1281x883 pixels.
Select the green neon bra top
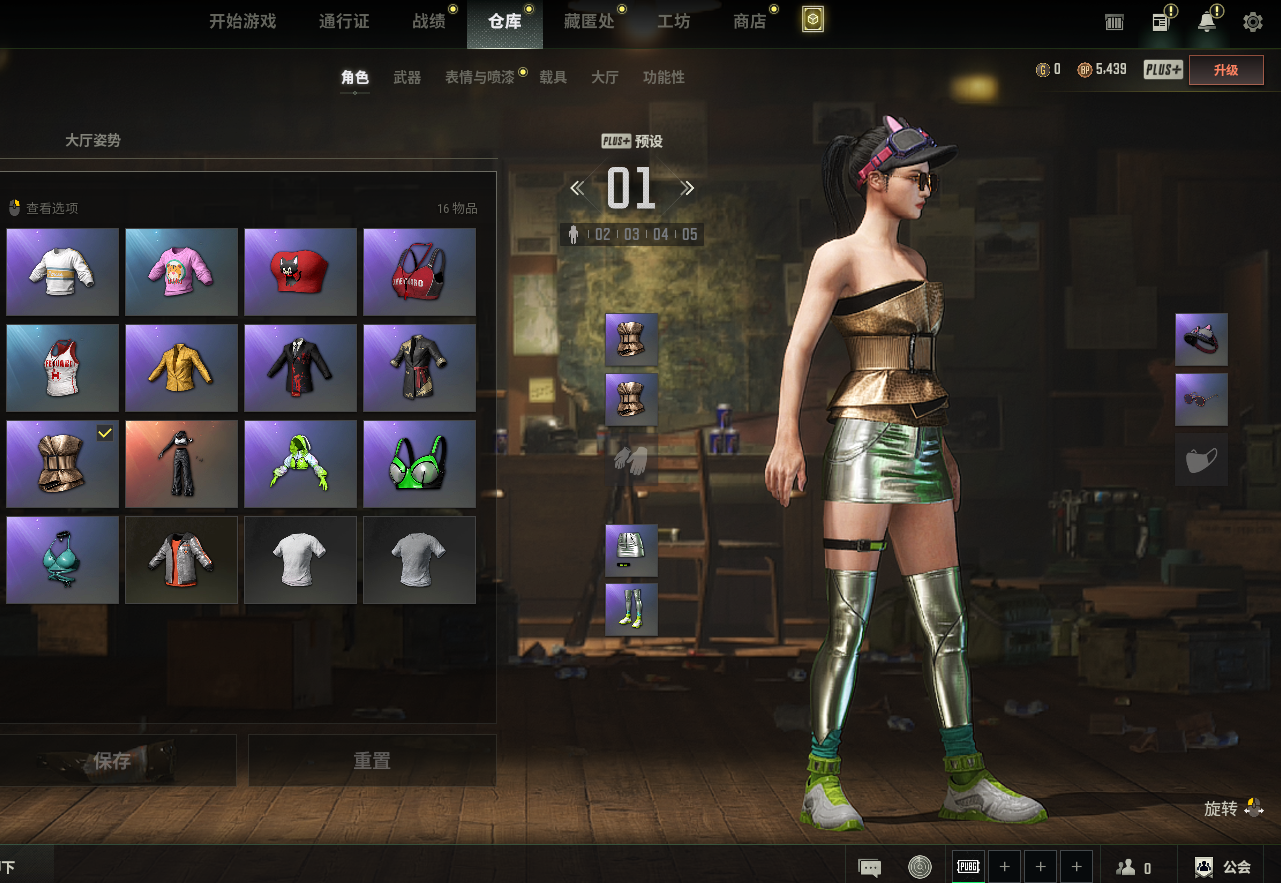point(419,464)
